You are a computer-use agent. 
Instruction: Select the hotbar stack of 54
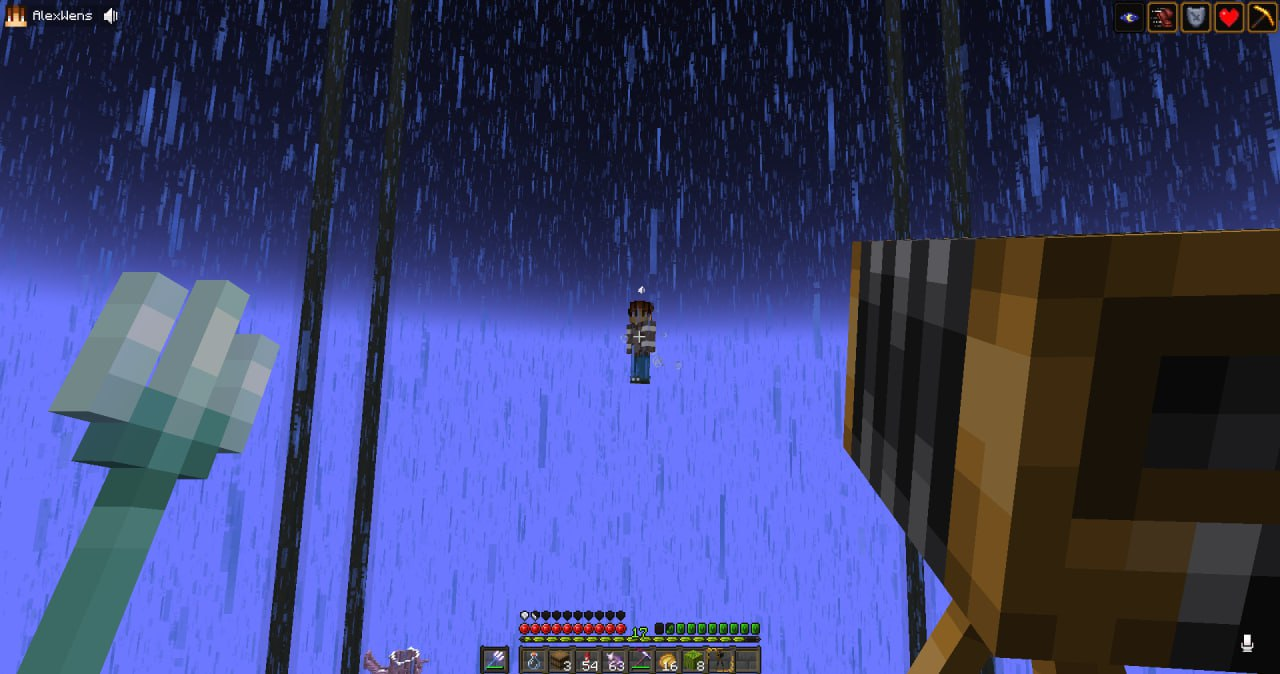tap(587, 661)
